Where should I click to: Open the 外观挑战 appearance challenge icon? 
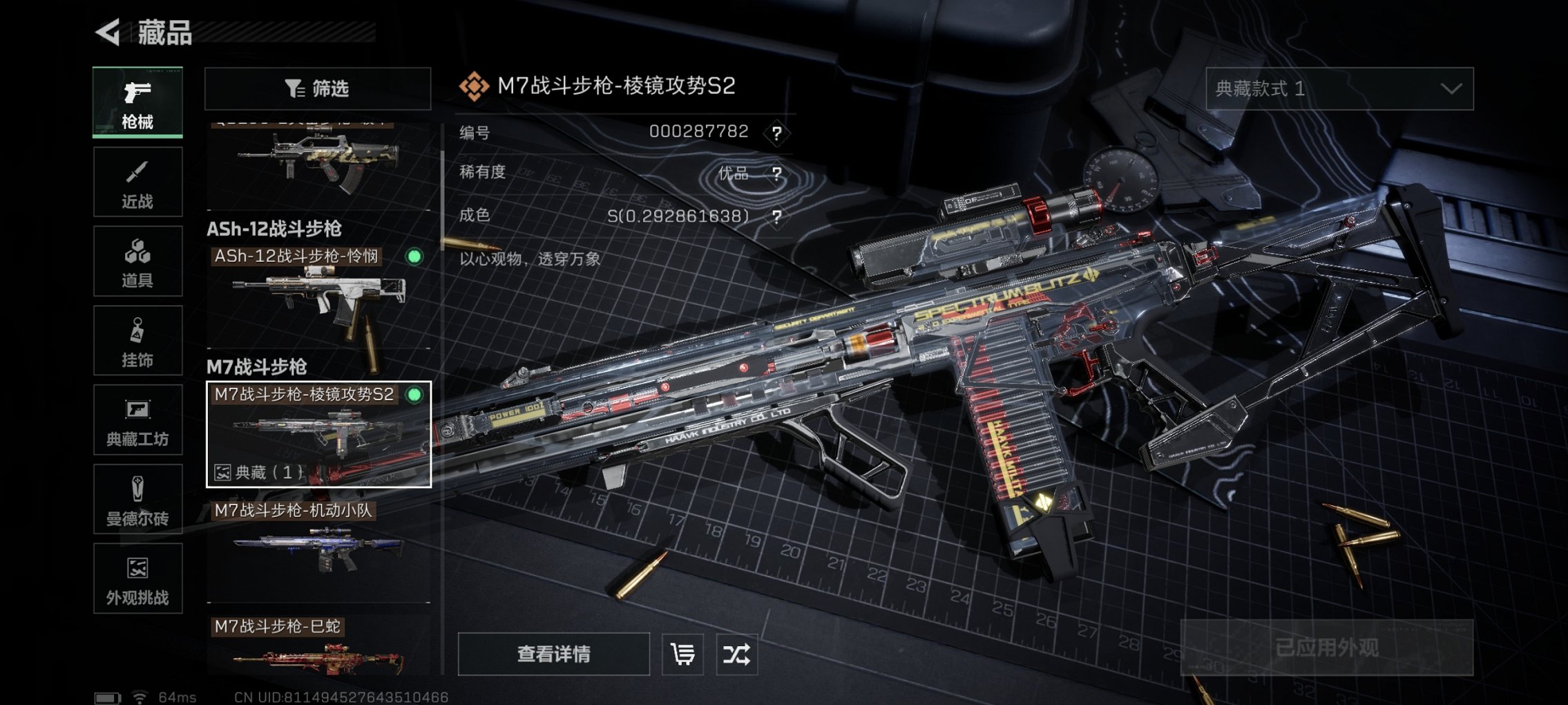[x=137, y=579]
